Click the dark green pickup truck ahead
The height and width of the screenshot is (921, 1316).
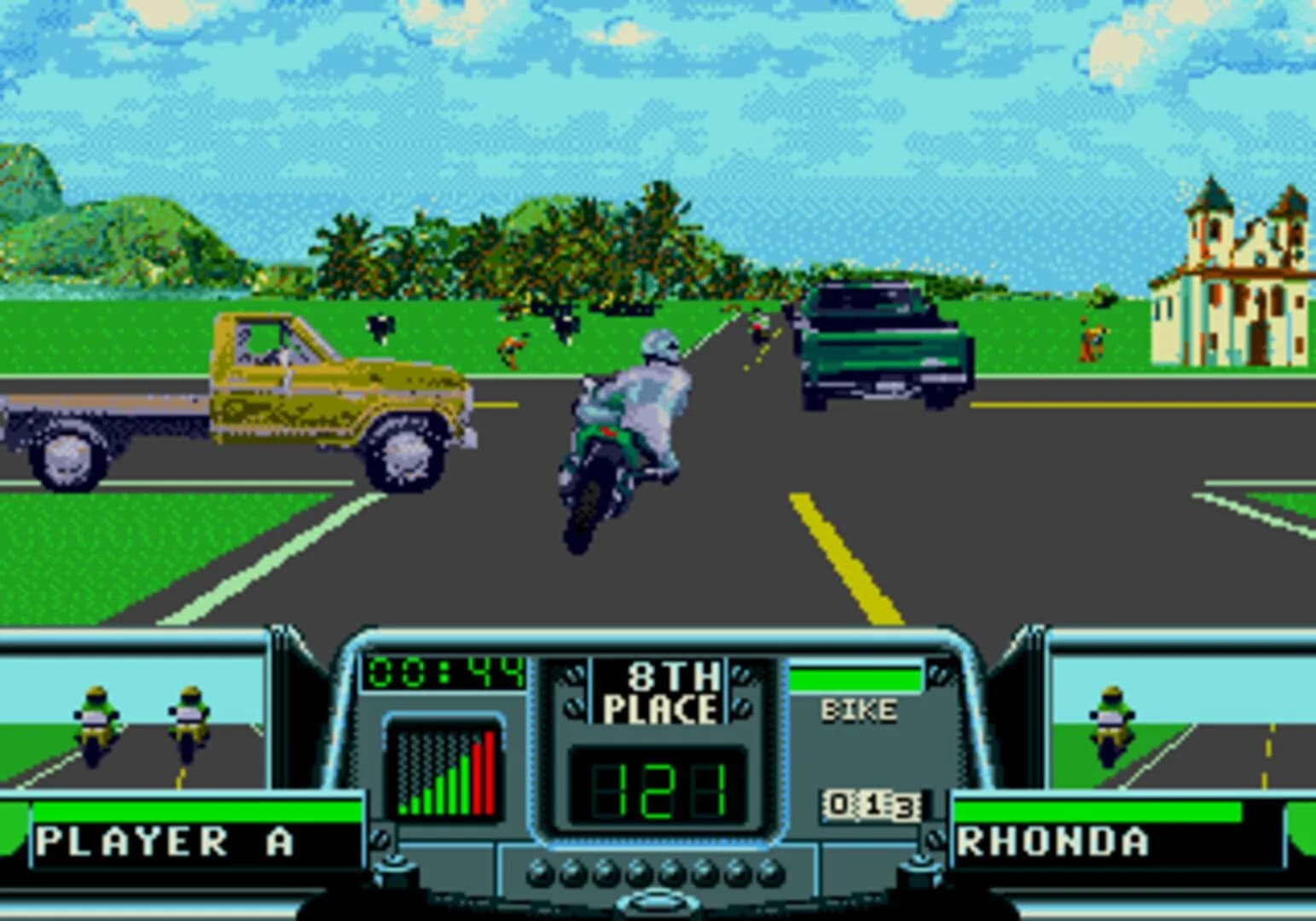(x=887, y=350)
